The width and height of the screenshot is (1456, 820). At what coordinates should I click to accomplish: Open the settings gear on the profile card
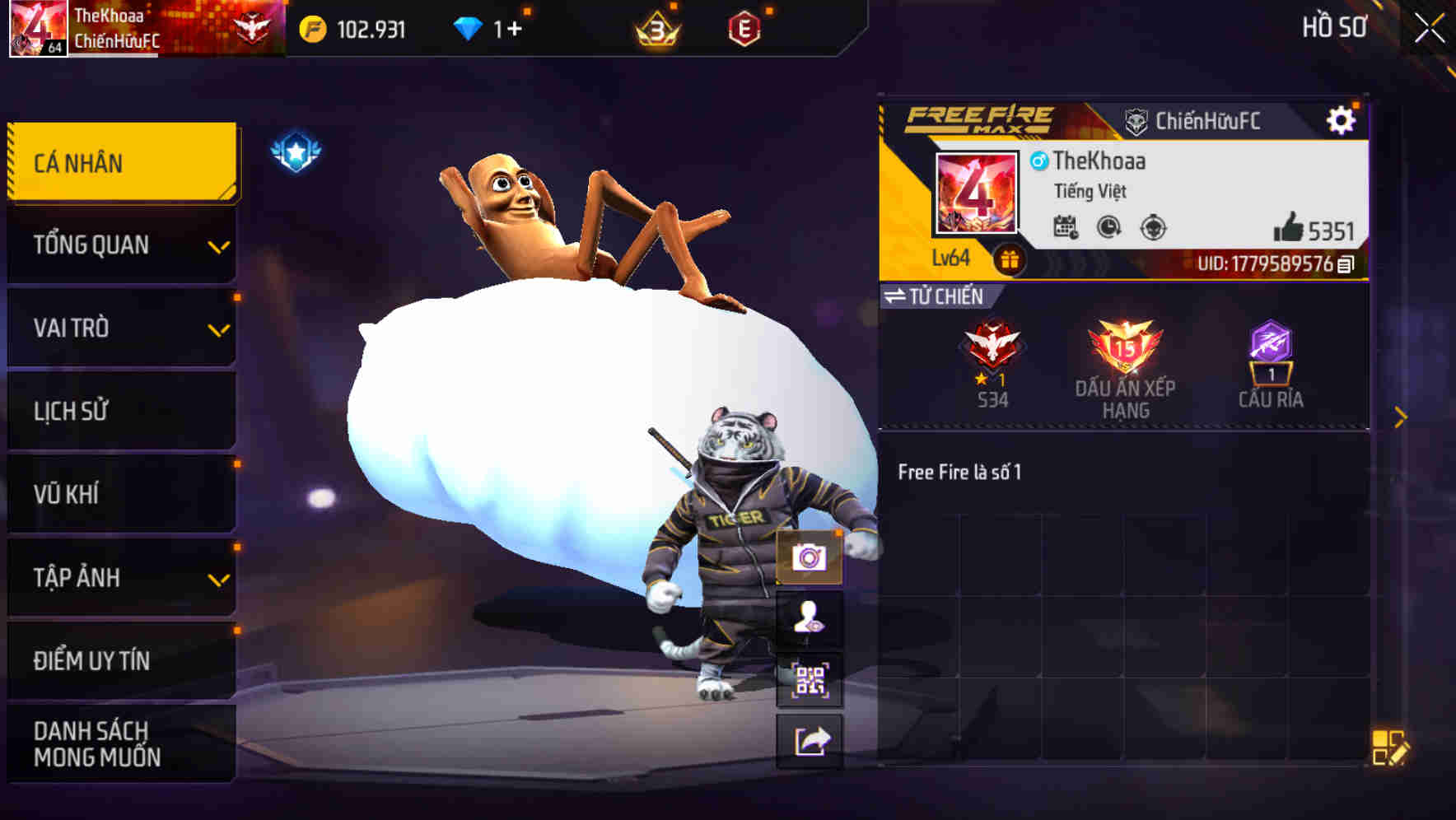tap(1342, 119)
